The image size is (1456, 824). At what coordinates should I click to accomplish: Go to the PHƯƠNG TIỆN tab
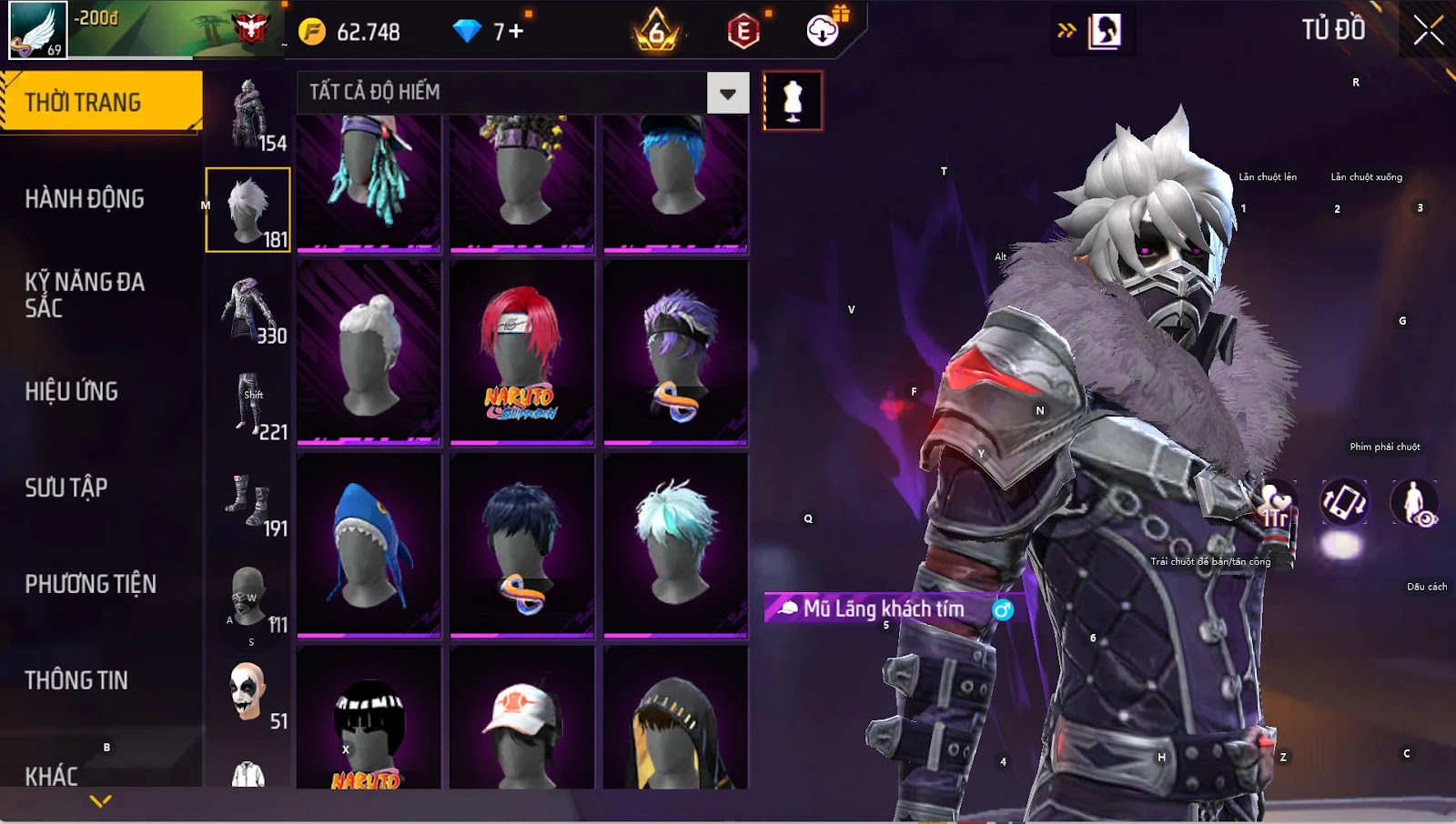[90, 584]
